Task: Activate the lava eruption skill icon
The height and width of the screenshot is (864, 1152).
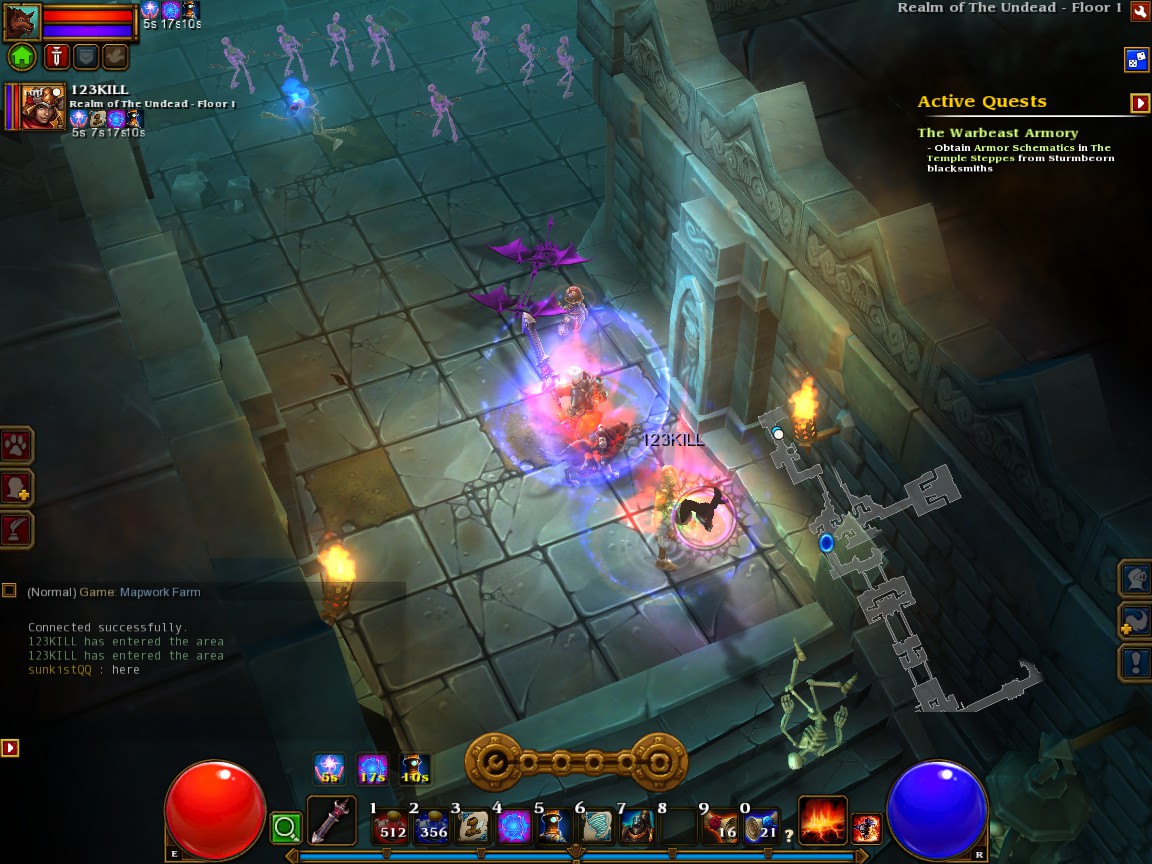Action: point(822,821)
